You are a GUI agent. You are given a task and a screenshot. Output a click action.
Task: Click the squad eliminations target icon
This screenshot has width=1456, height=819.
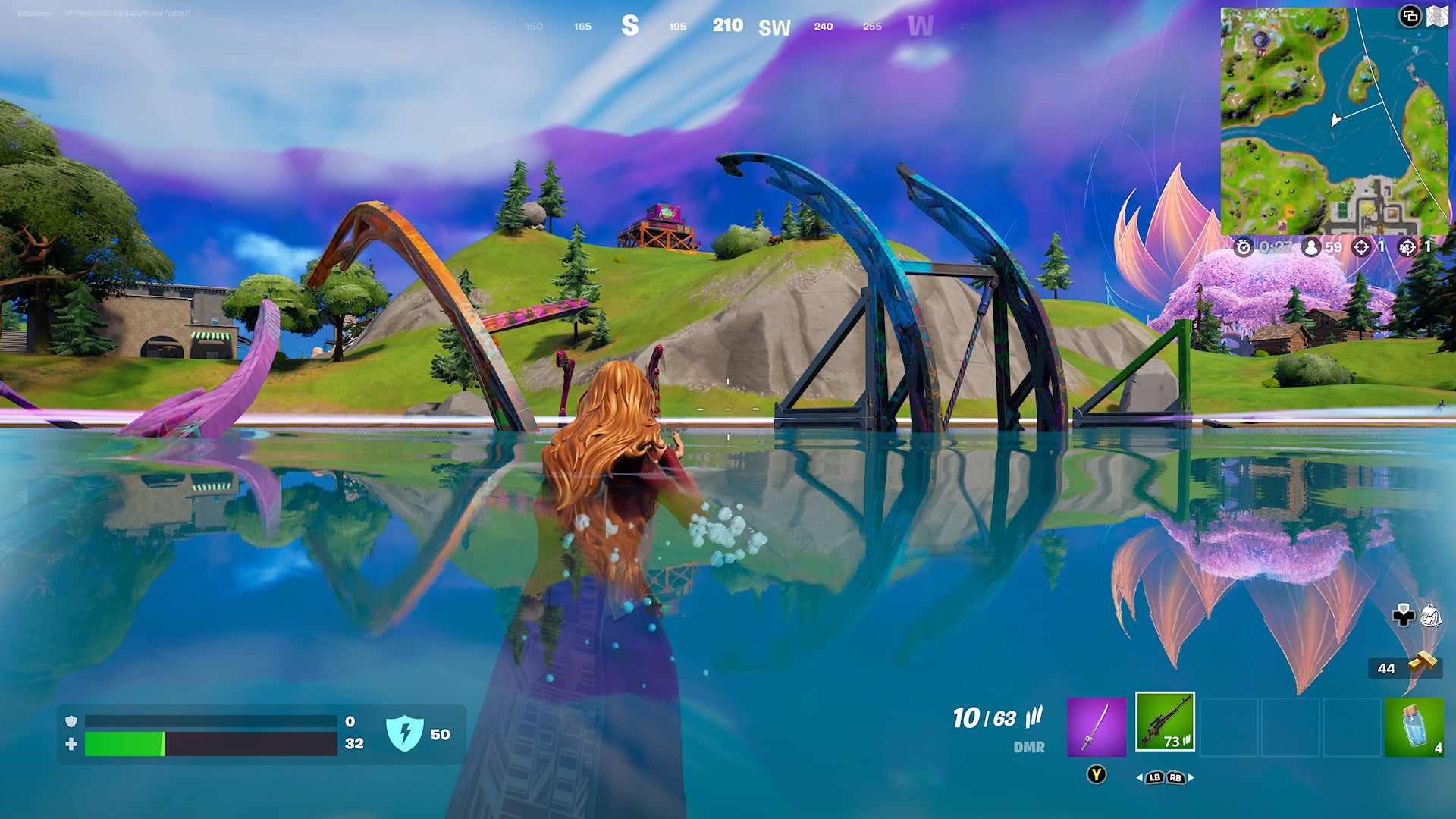[1407, 247]
